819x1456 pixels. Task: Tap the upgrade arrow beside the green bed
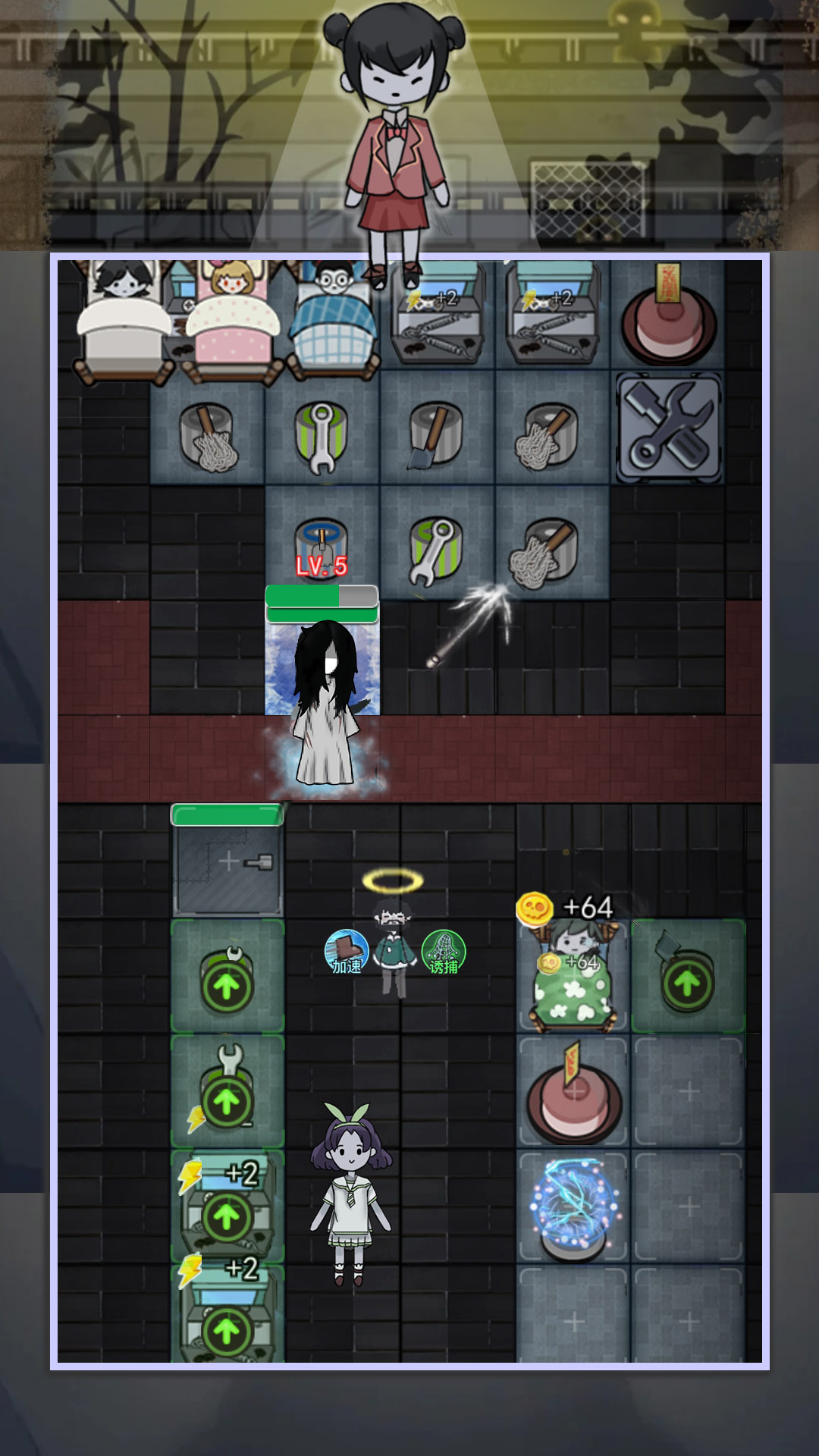(687, 981)
